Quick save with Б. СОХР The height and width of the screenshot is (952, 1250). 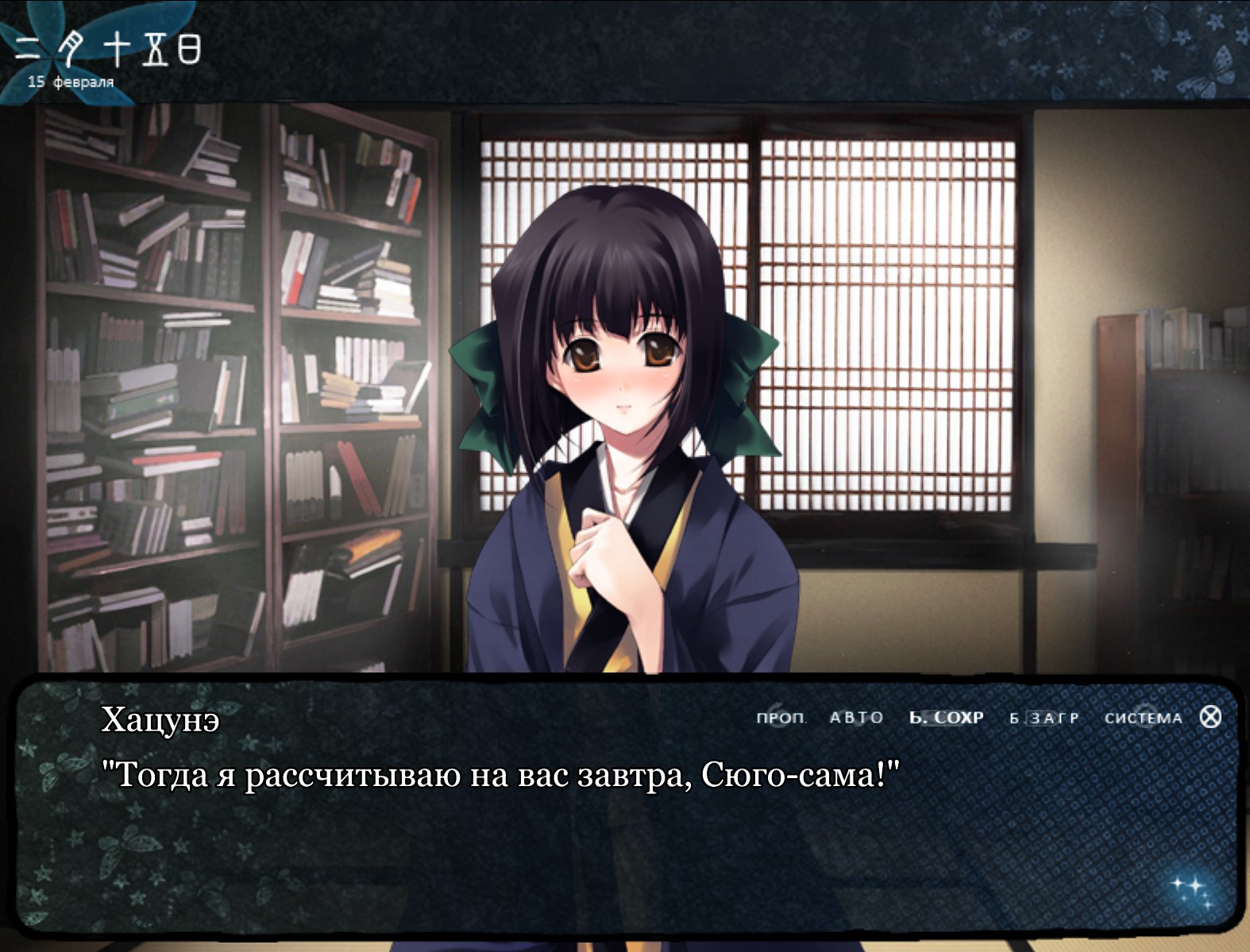(946, 718)
